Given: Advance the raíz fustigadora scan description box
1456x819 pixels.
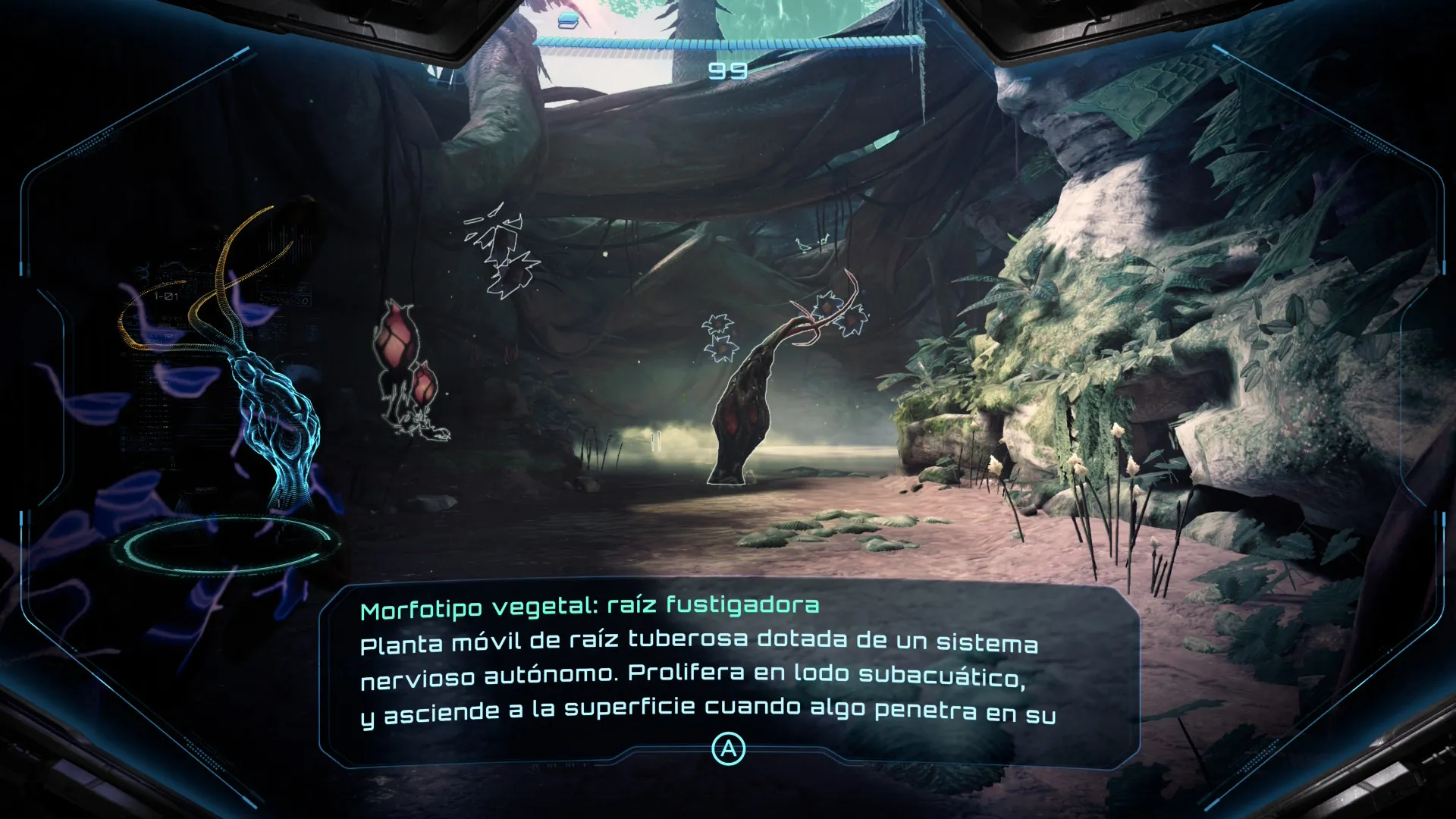Looking at the screenshot, I should pos(728,749).
